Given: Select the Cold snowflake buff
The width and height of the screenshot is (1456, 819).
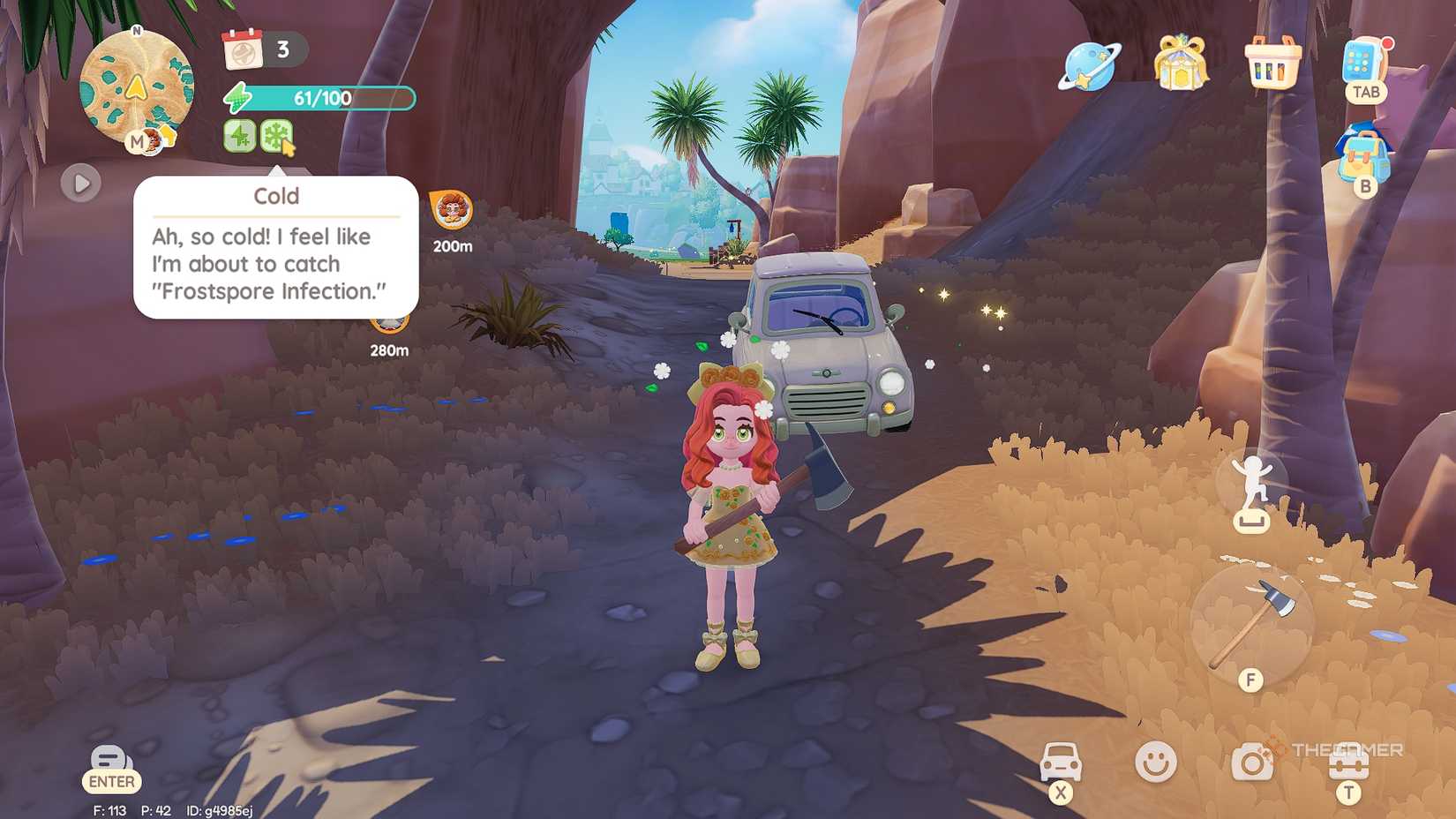Looking at the screenshot, I should [x=276, y=134].
